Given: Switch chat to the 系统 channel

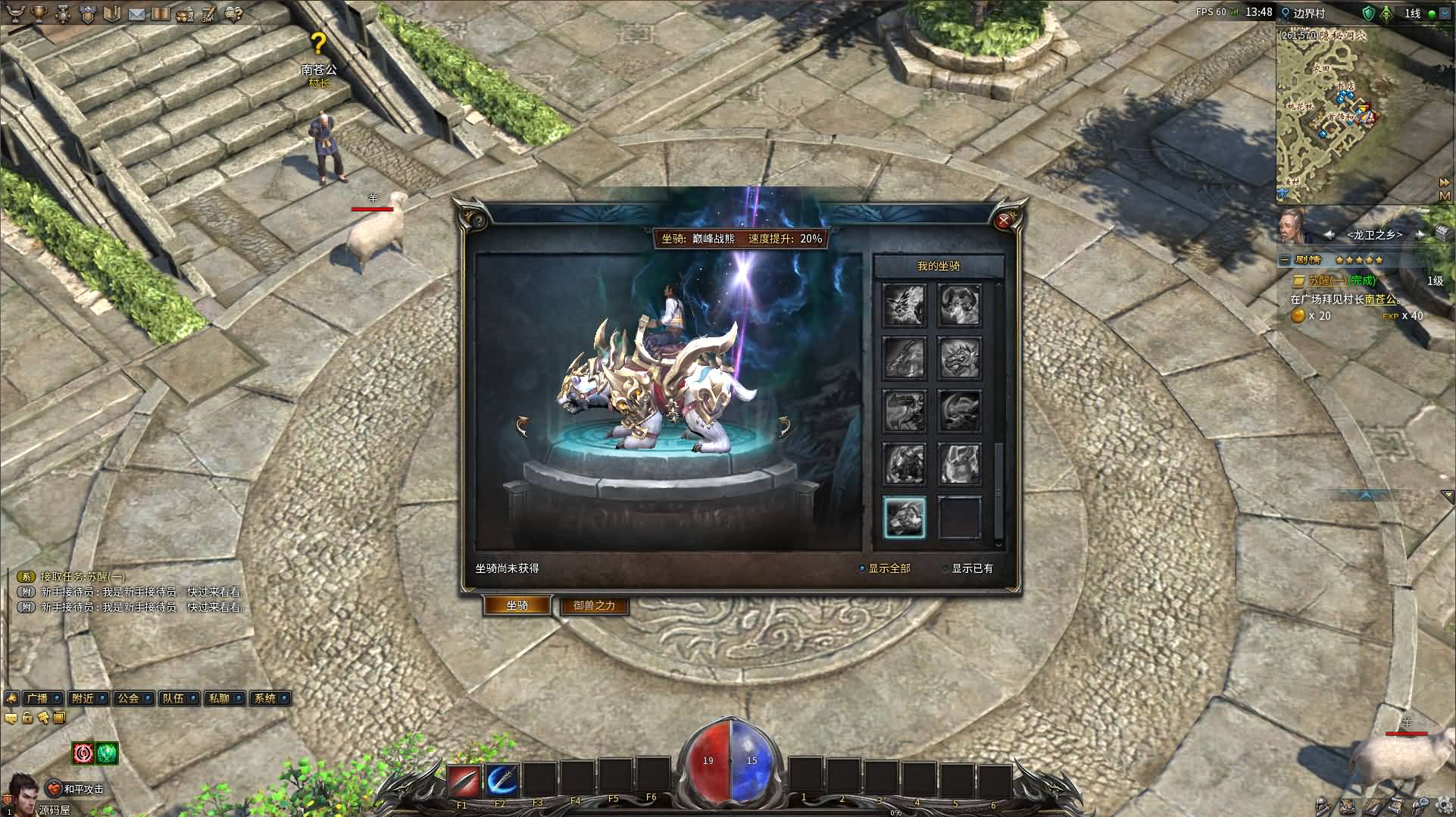Looking at the screenshot, I should pyautogui.click(x=264, y=698).
